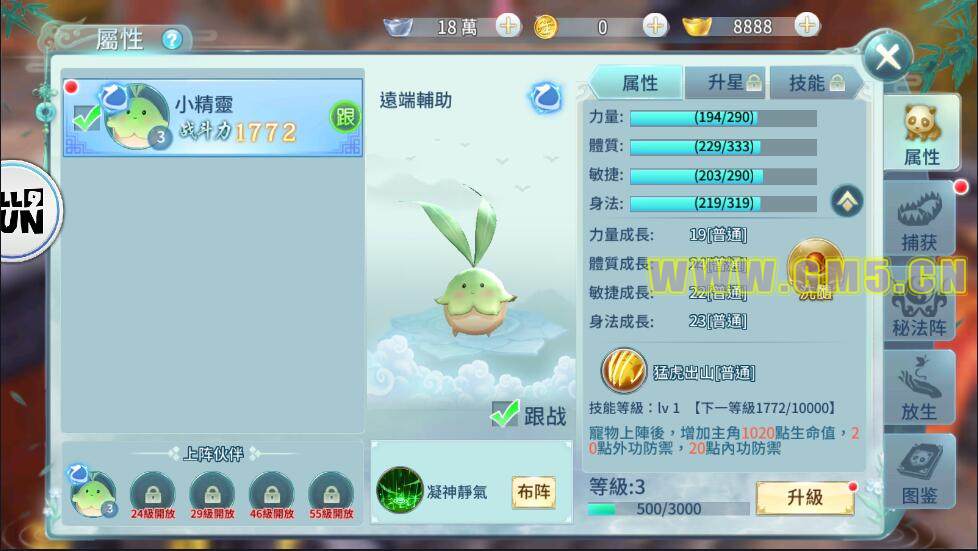Add more gold ingots

pyautogui.click(x=806, y=26)
